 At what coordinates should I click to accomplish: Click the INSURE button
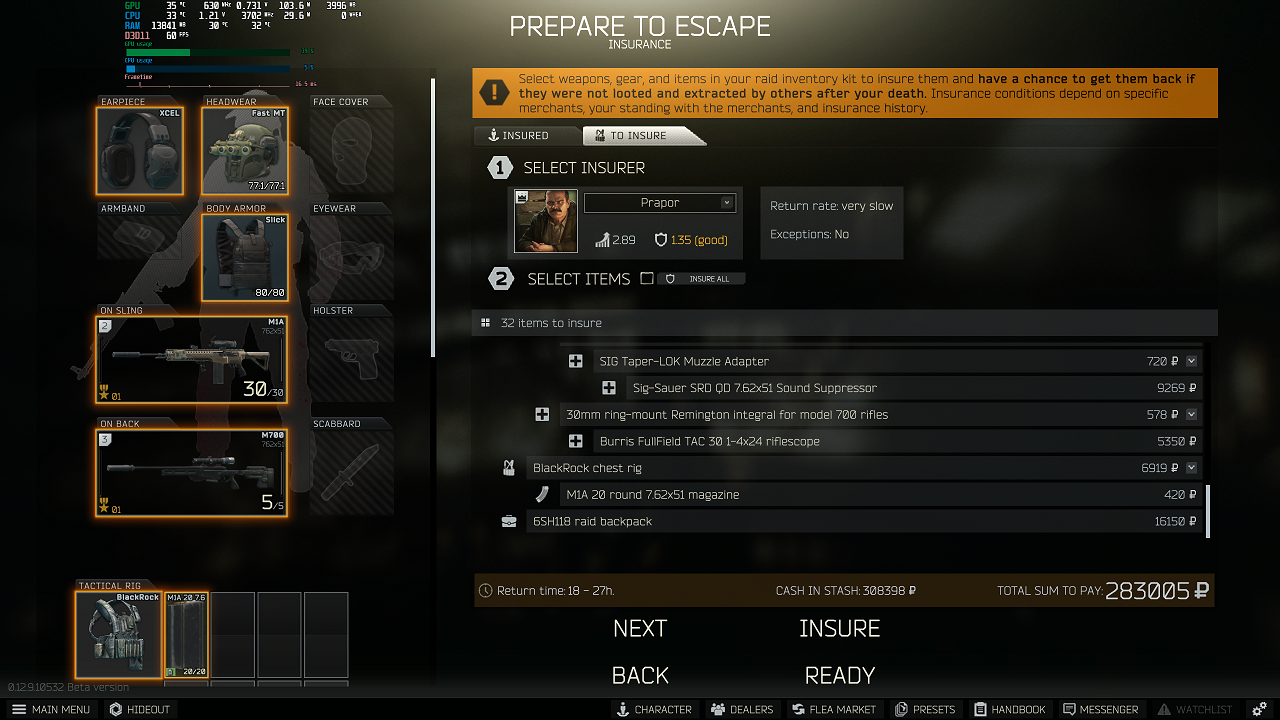(839, 628)
